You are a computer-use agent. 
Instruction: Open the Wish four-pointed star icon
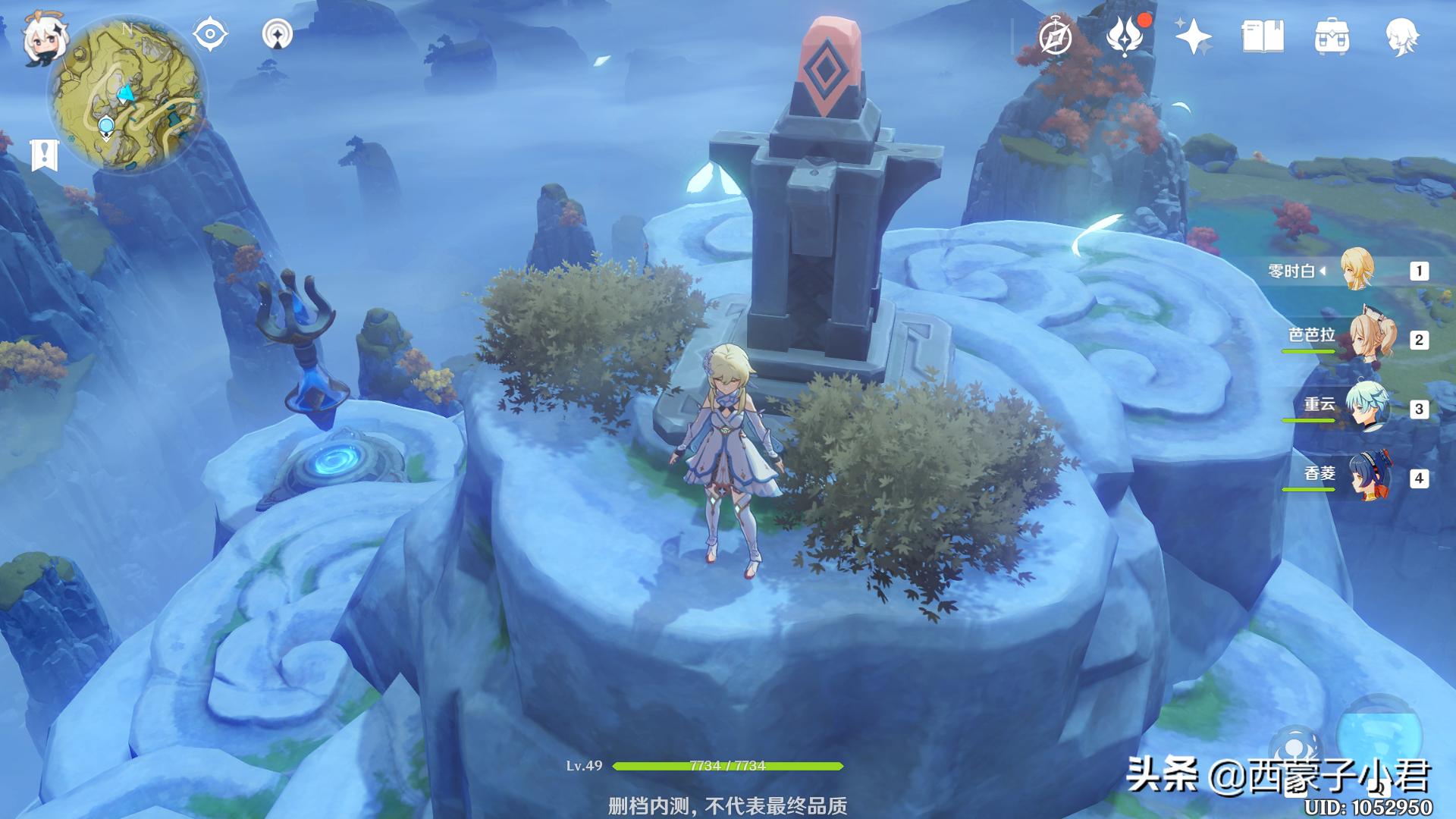pos(1193,36)
